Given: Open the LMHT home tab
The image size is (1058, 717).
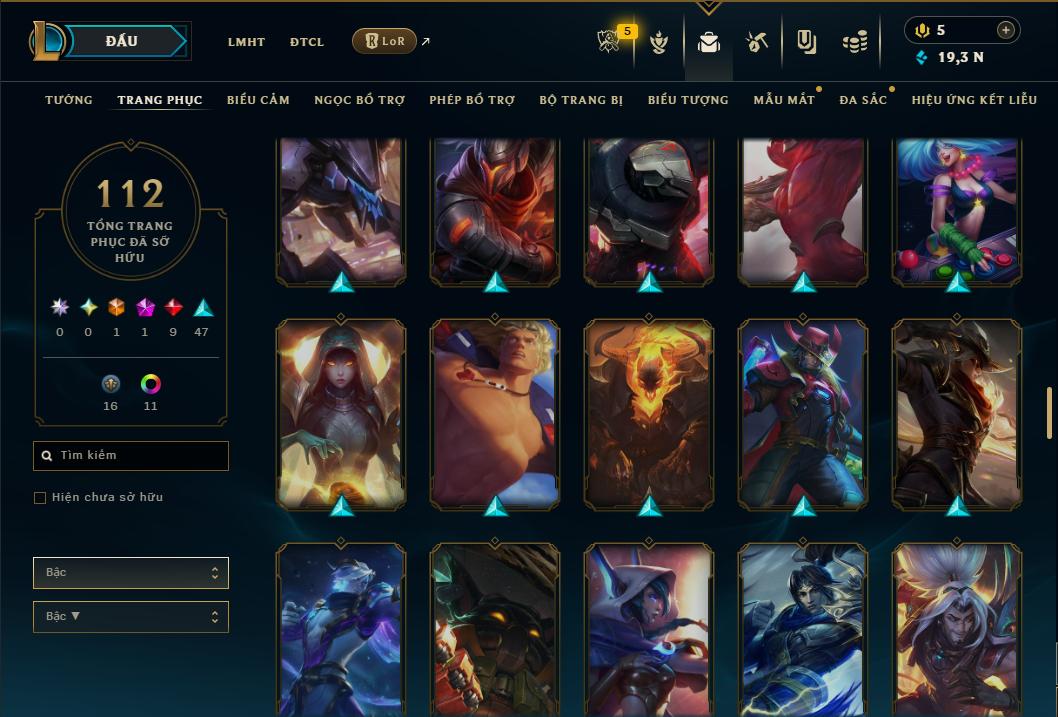Looking at the screenshot, I should click(246, 42).
